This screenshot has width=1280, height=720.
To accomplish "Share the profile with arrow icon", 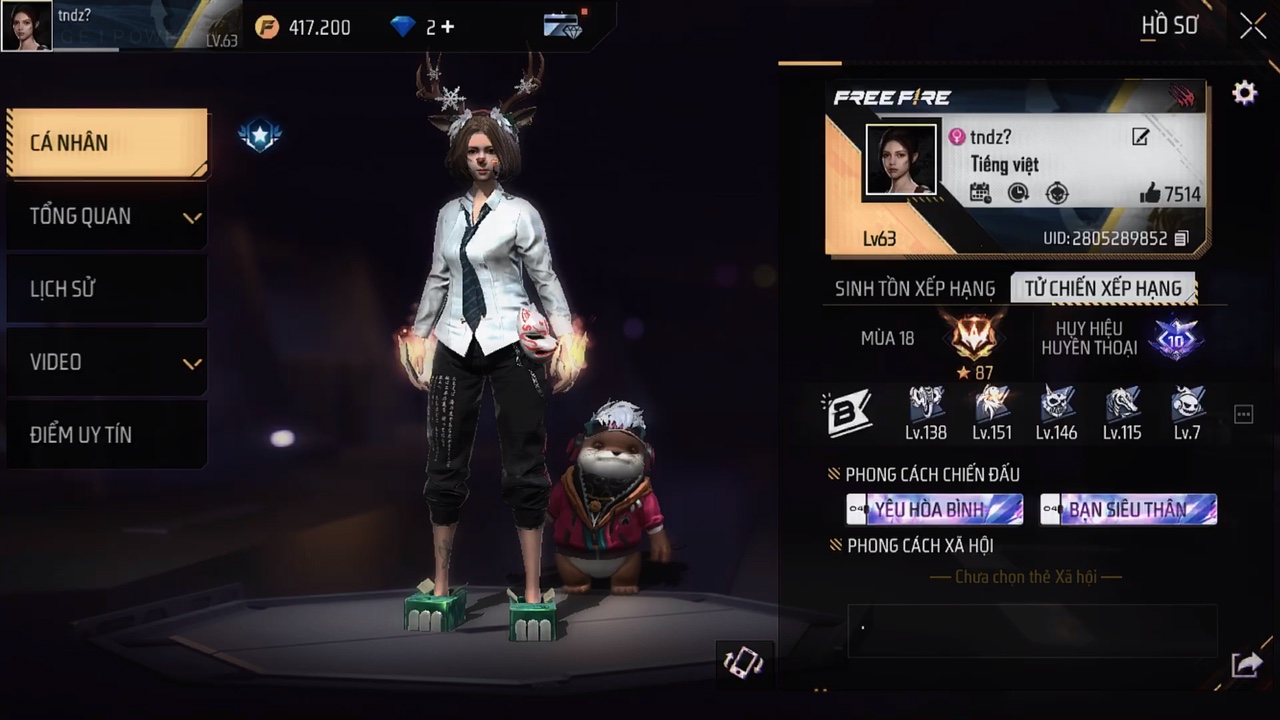I will [x=1246, y=664].
